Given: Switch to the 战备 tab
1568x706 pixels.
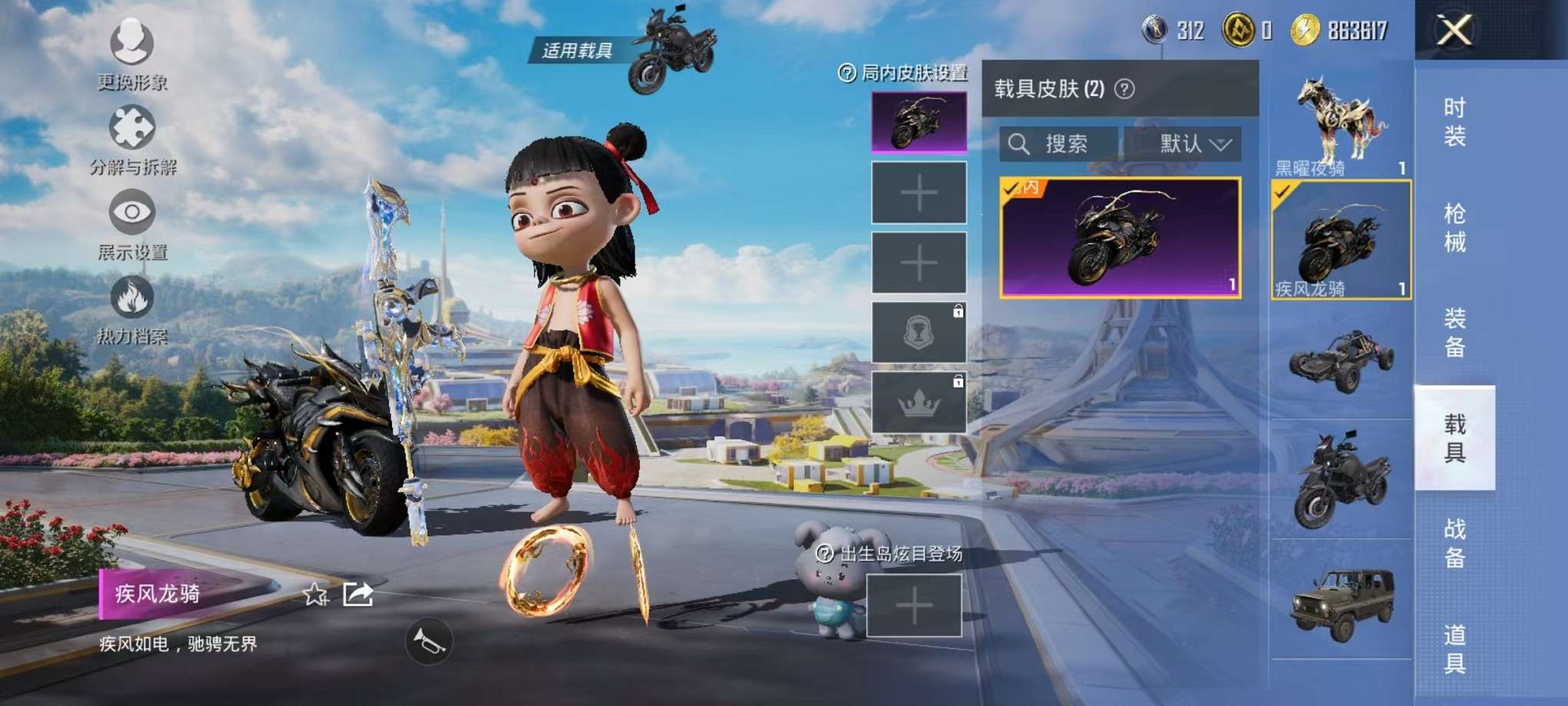Looking at the screenshot, I should click(1454, 543).
